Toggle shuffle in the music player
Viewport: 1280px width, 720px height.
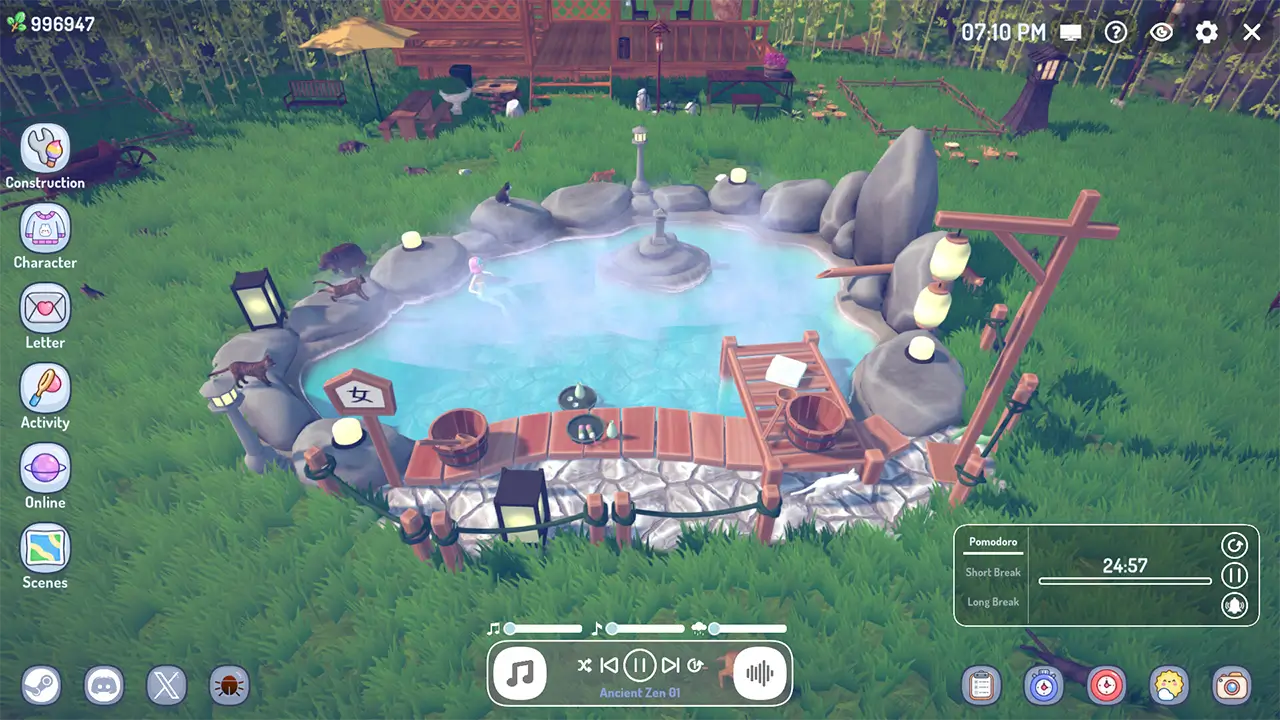click(587, 664)
